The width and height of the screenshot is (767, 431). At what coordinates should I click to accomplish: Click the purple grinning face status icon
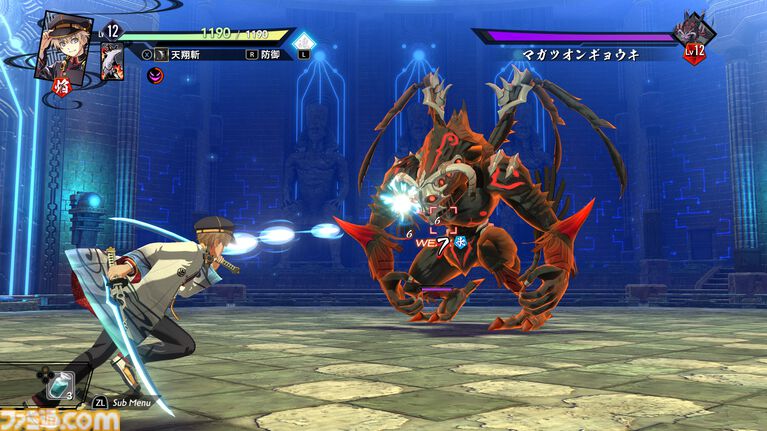(155, 74)
